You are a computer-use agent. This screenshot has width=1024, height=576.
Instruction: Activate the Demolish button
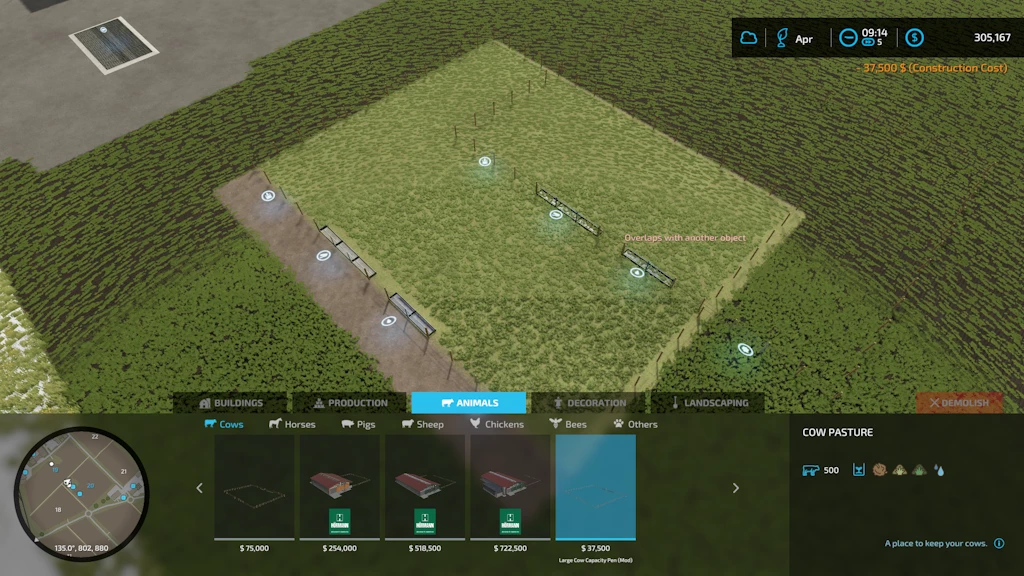959,403
